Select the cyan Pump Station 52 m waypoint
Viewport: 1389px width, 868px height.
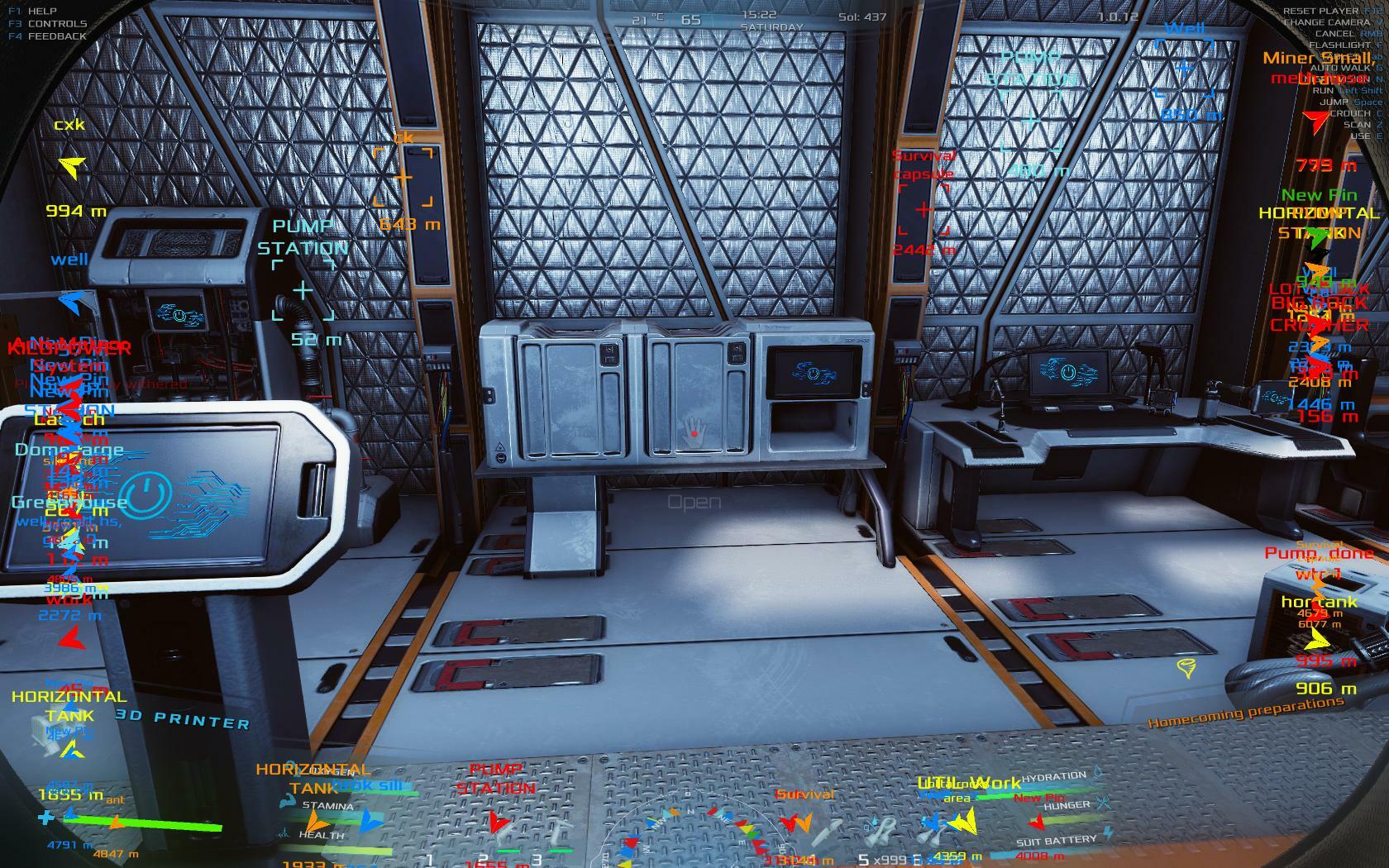[303, 289]
